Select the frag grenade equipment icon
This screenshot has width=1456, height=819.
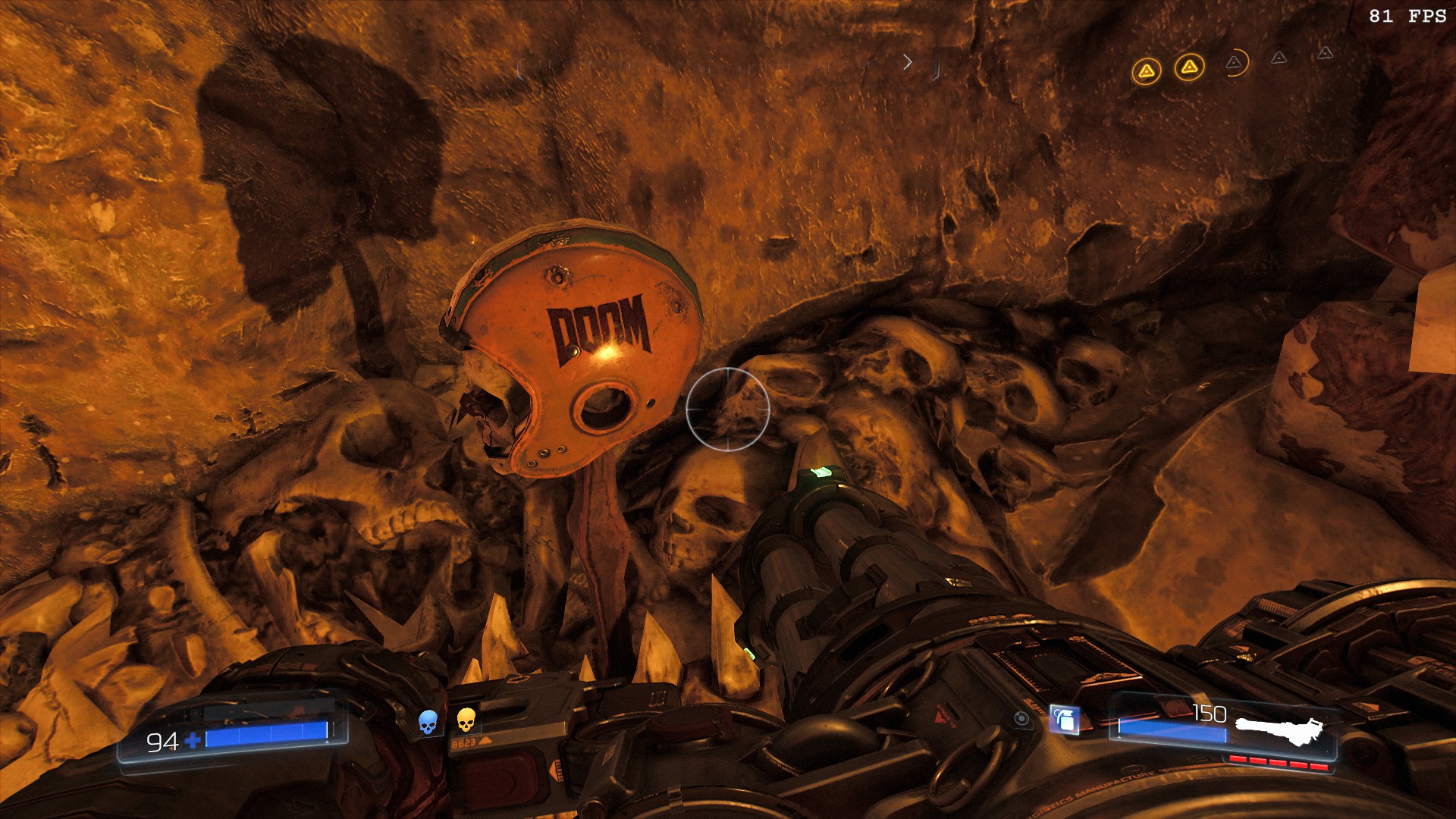(1065, 719)
